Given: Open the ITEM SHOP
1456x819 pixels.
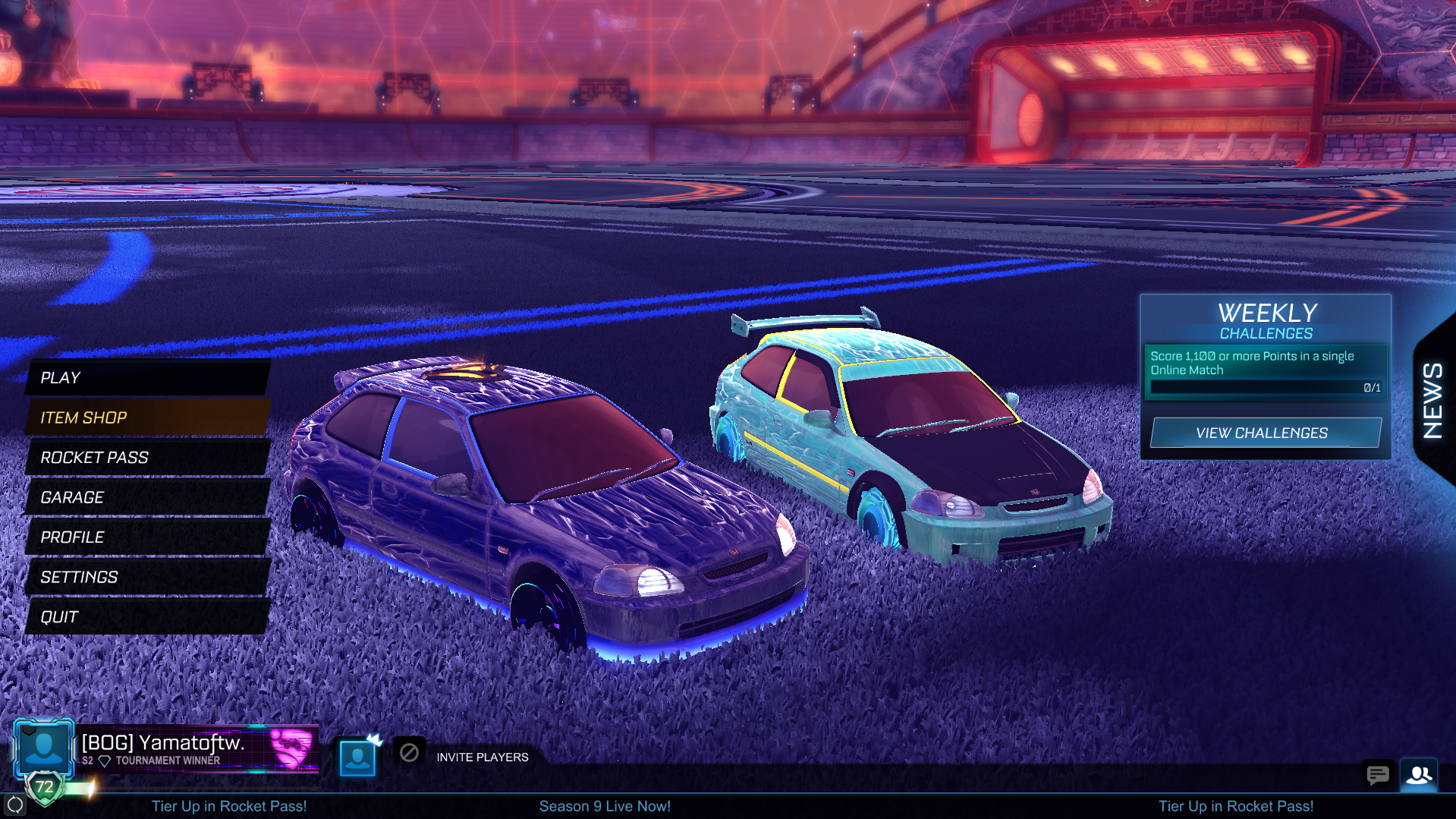Looking at the screenshot, I should click(x=148, y=417).
